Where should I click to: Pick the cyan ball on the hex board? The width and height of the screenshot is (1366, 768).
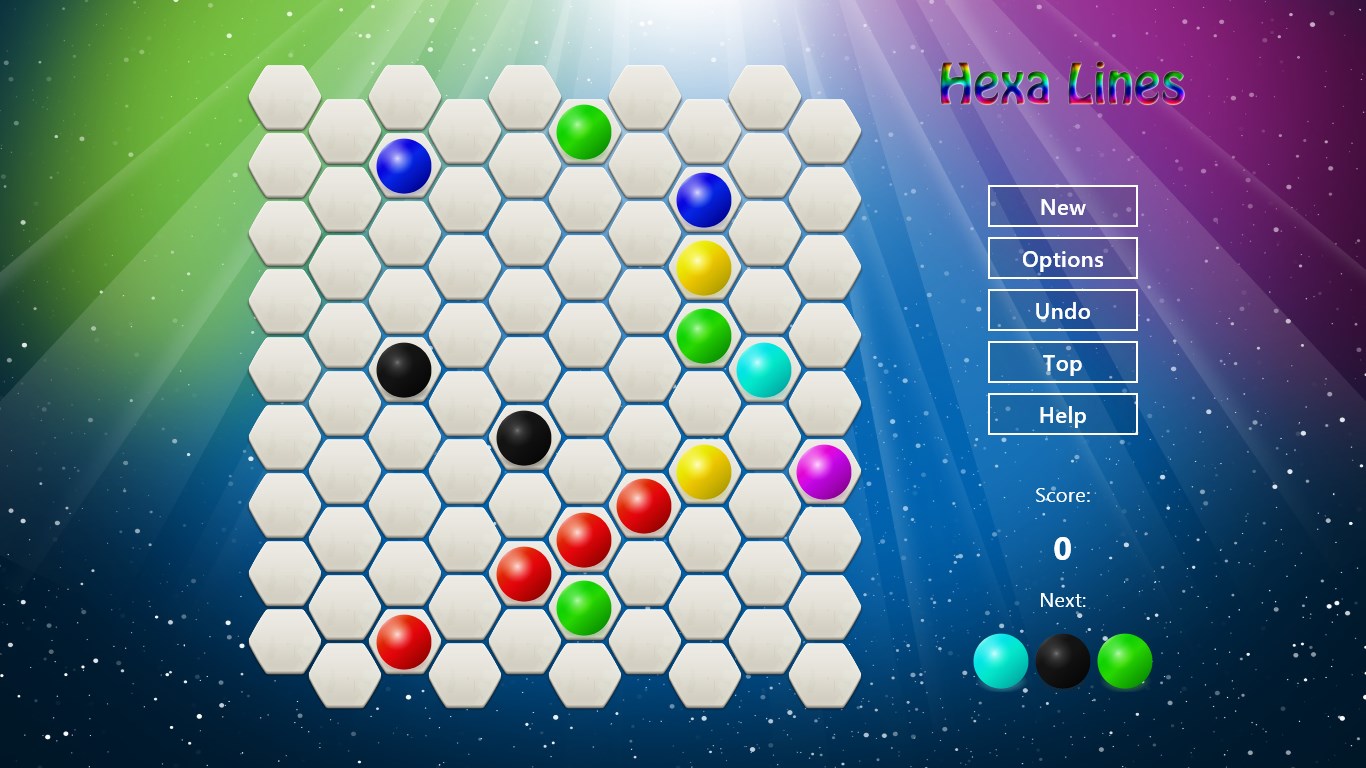[764, 370]
